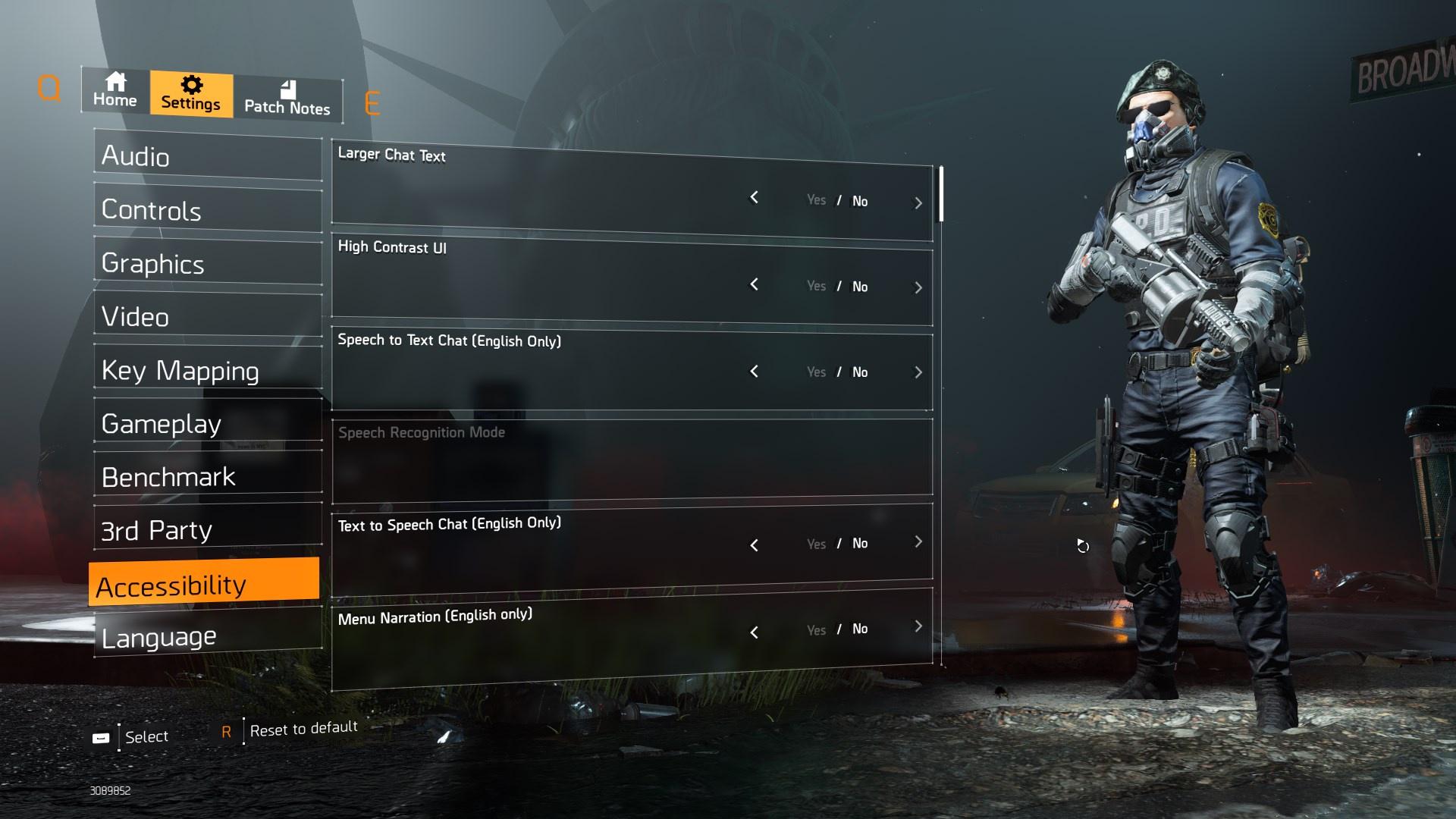The width and height of the screenshot is (1456, 819).
Task: Switch to the Language settings
Action: click(x=207, y=637)
